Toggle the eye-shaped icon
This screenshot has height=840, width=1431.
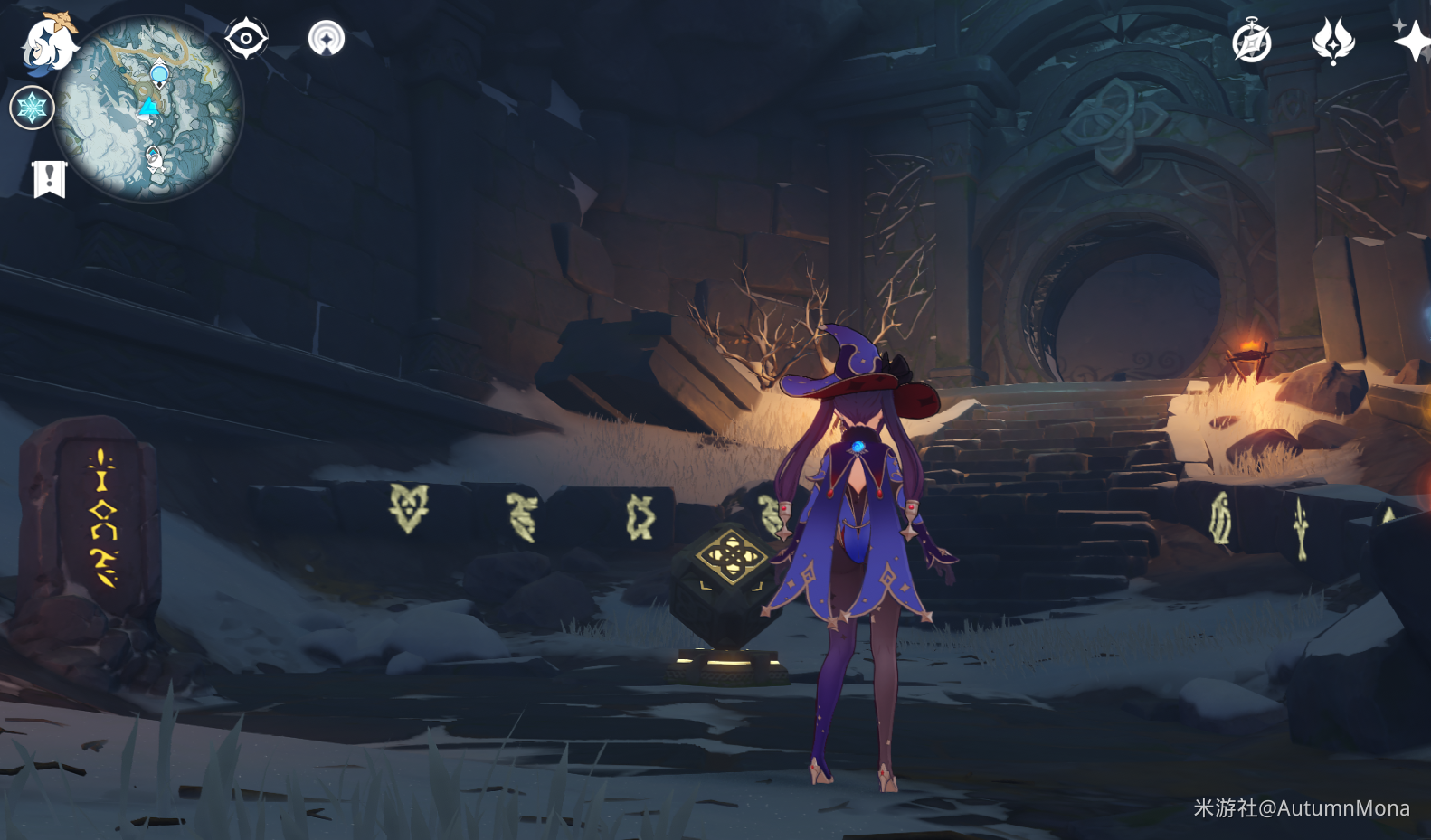coord(246,39)
